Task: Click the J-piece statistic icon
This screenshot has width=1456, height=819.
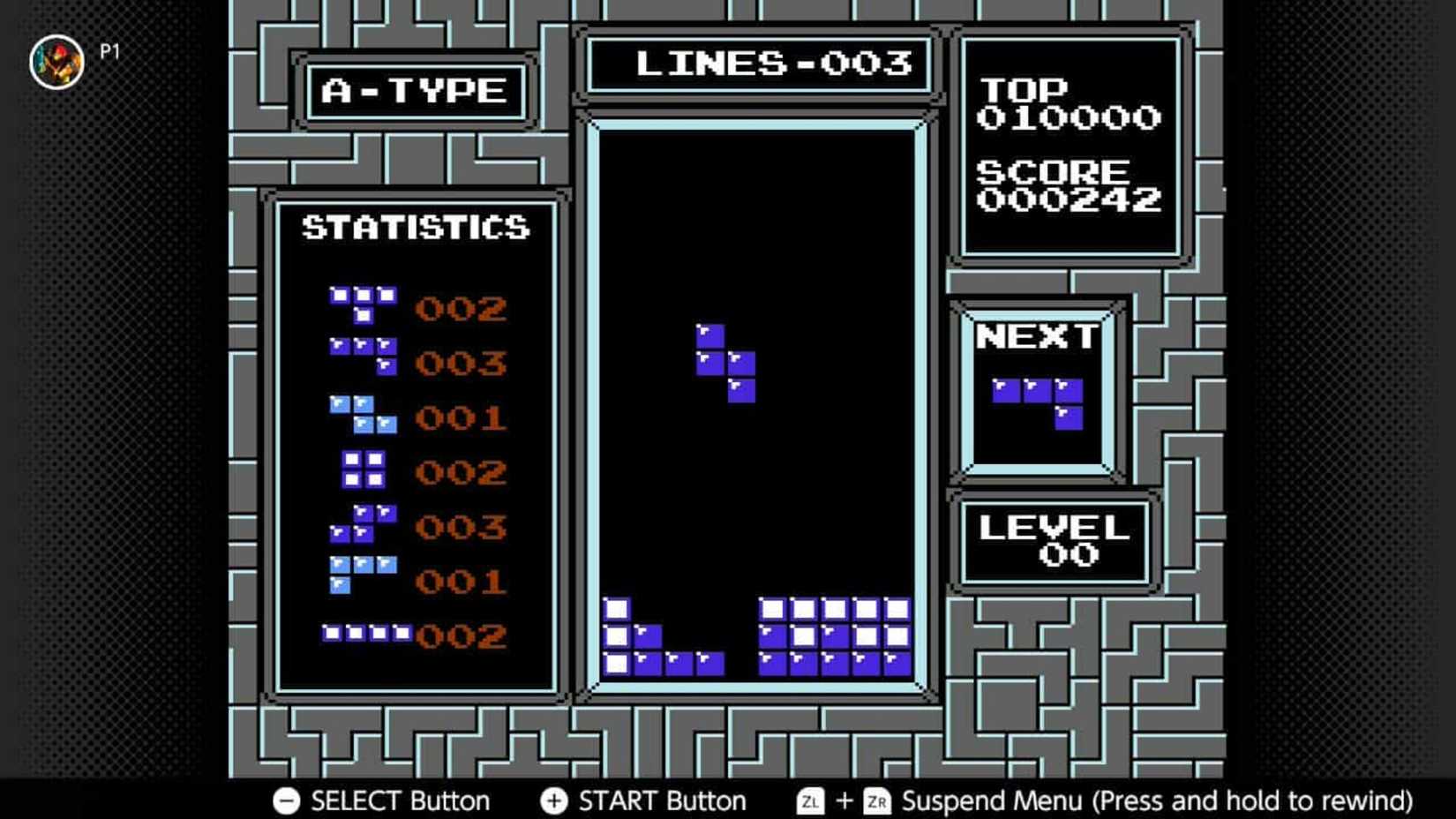Action: pyautogui.click(x=362, y=357)
